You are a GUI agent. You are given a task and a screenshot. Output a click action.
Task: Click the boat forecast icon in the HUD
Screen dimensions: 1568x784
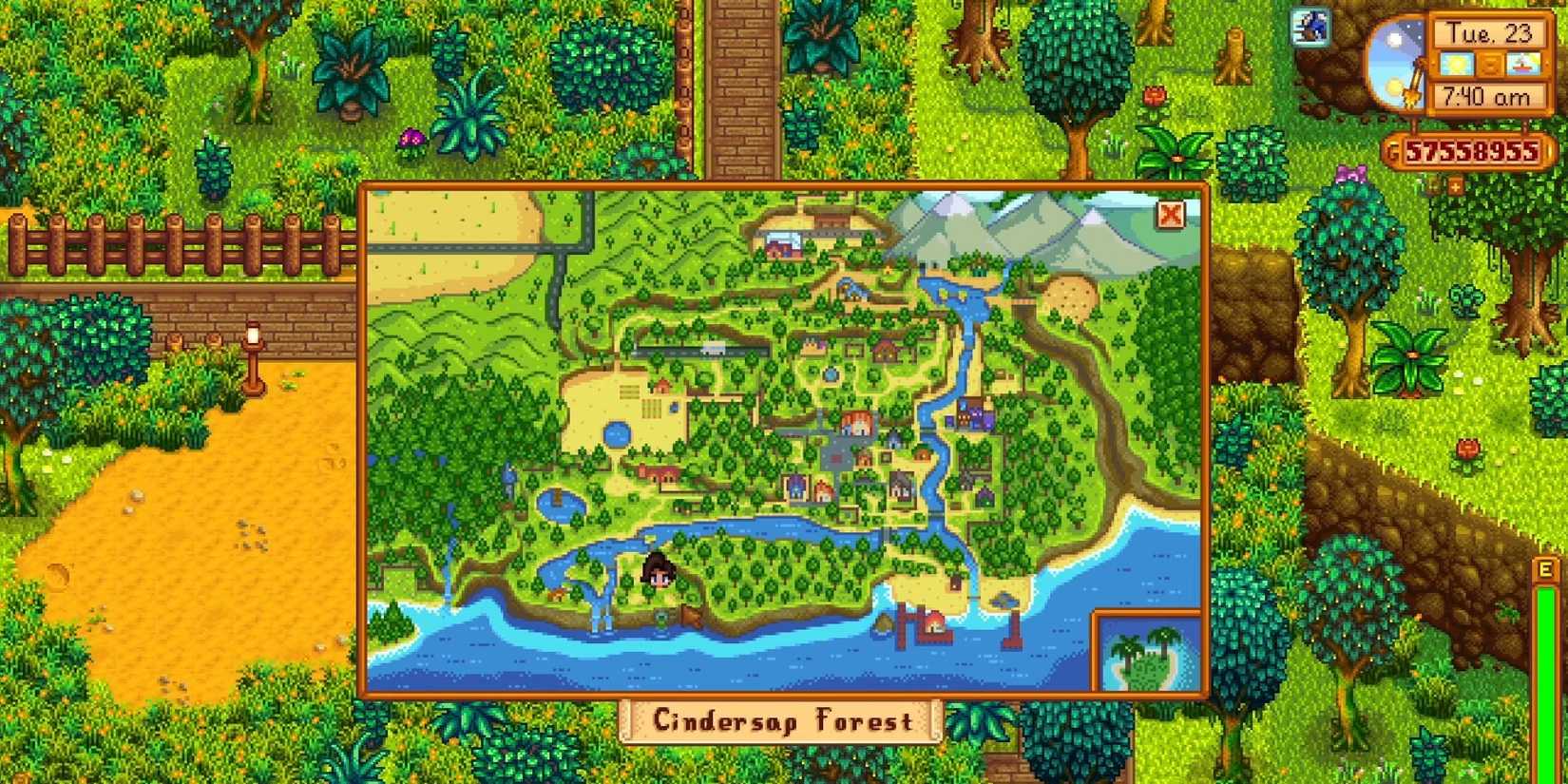click(x=1524, y=64)
